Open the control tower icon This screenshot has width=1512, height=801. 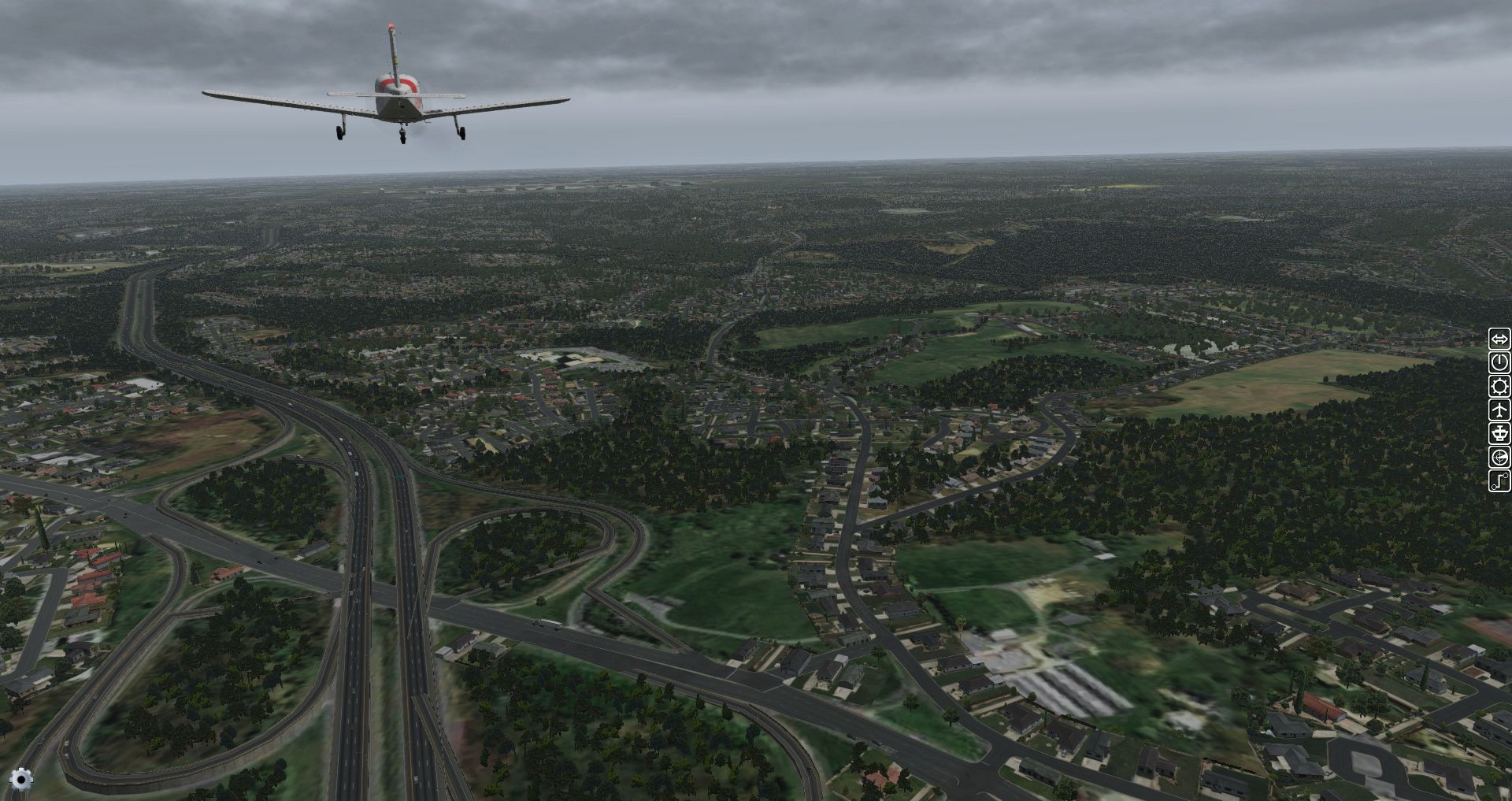(x=1499, y=433)
